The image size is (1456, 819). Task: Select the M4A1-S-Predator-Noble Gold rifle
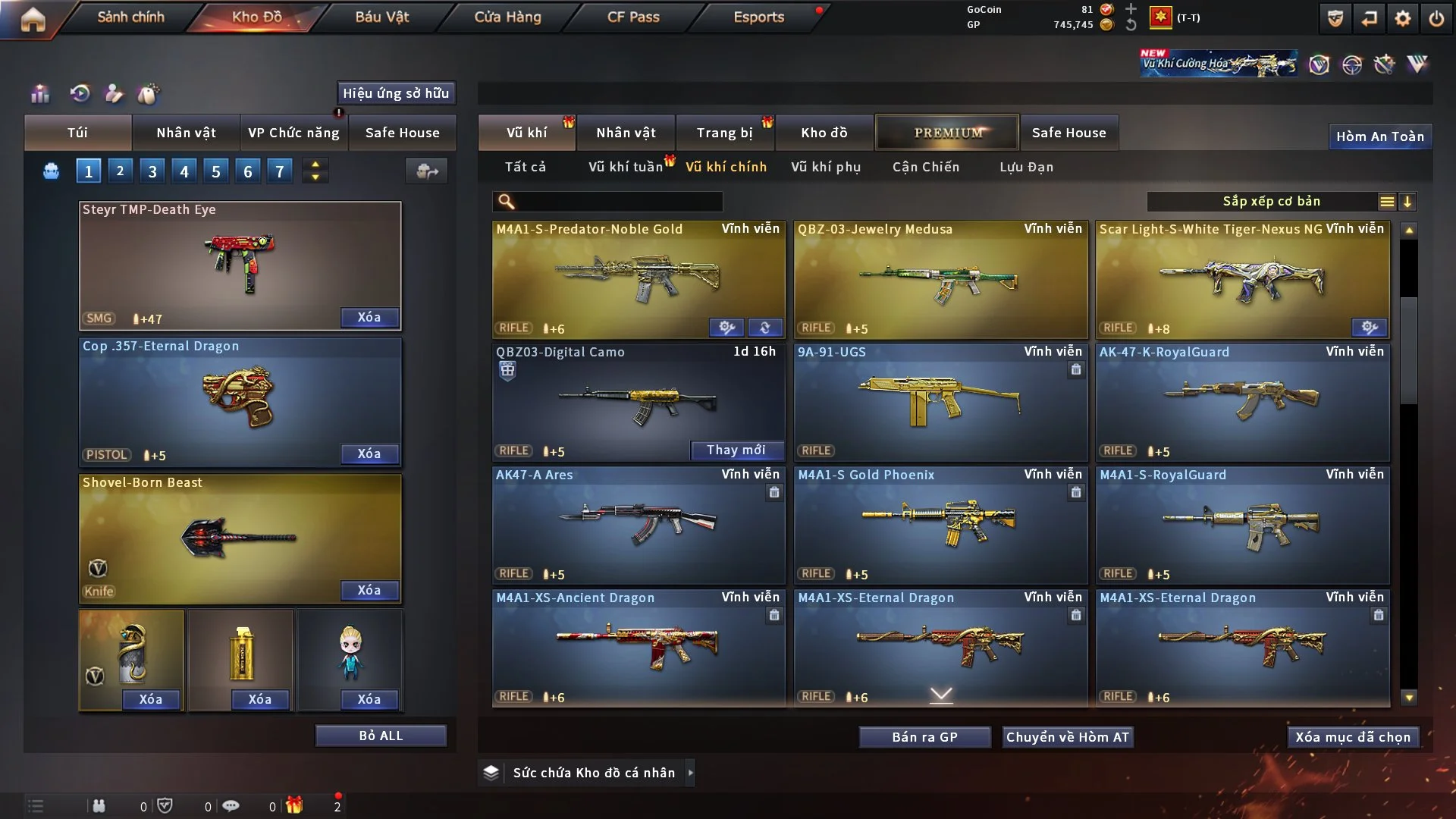coord(638,279)
